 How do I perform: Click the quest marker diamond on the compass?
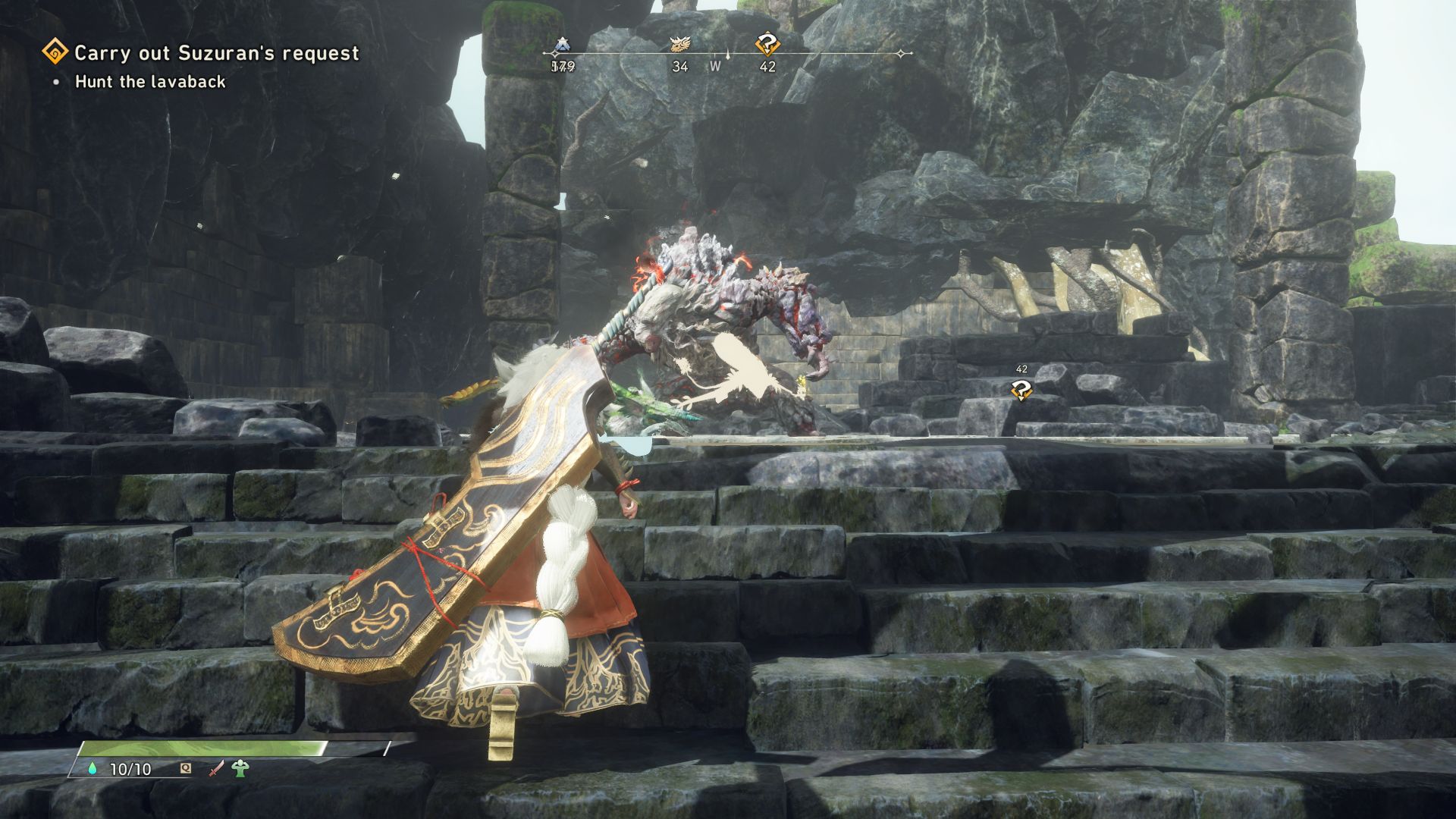click(x=767, y=46)
